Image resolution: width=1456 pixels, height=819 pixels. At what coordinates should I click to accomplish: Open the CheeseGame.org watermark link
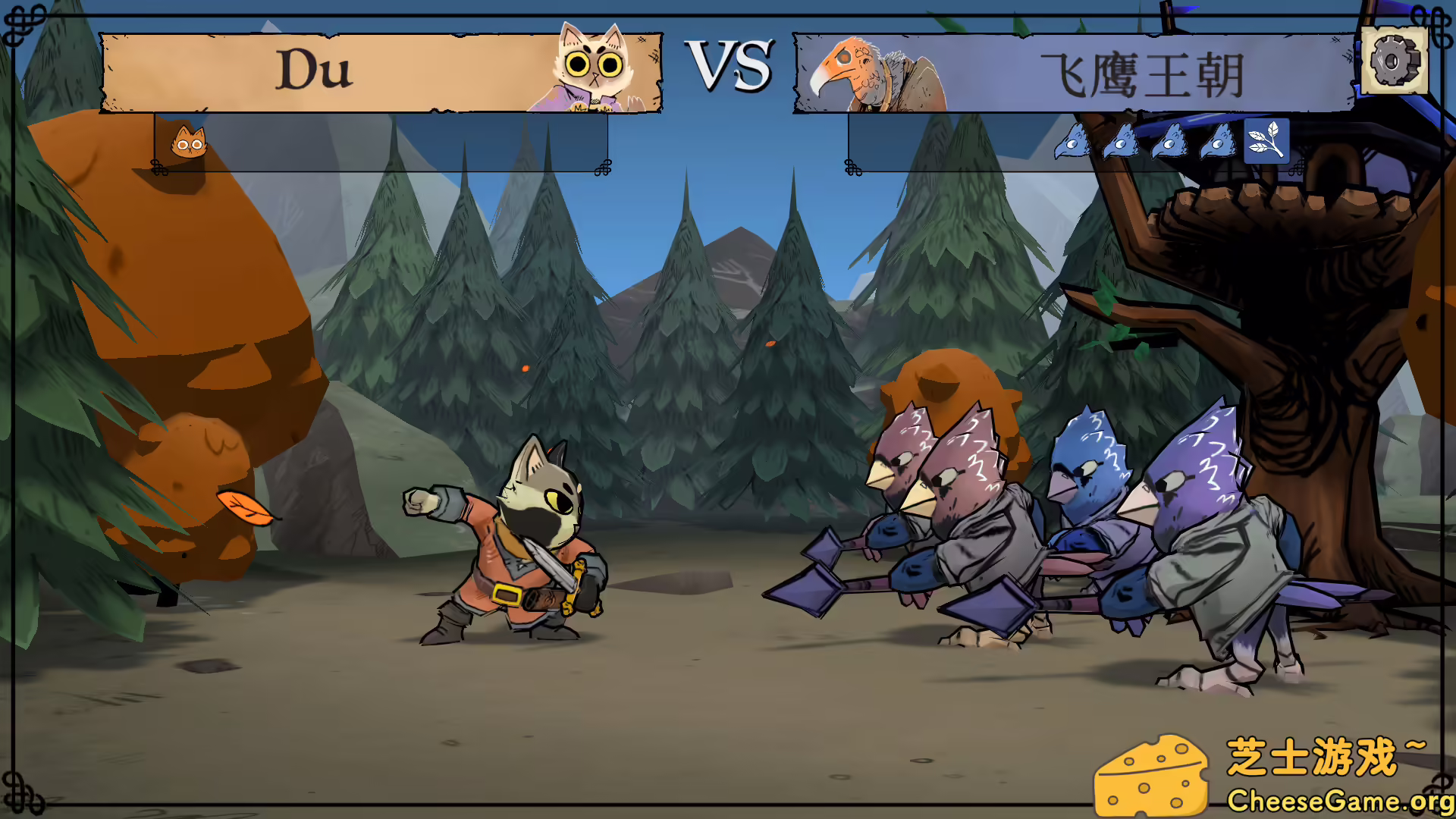pyautogui.click(x=1339, y=800)
